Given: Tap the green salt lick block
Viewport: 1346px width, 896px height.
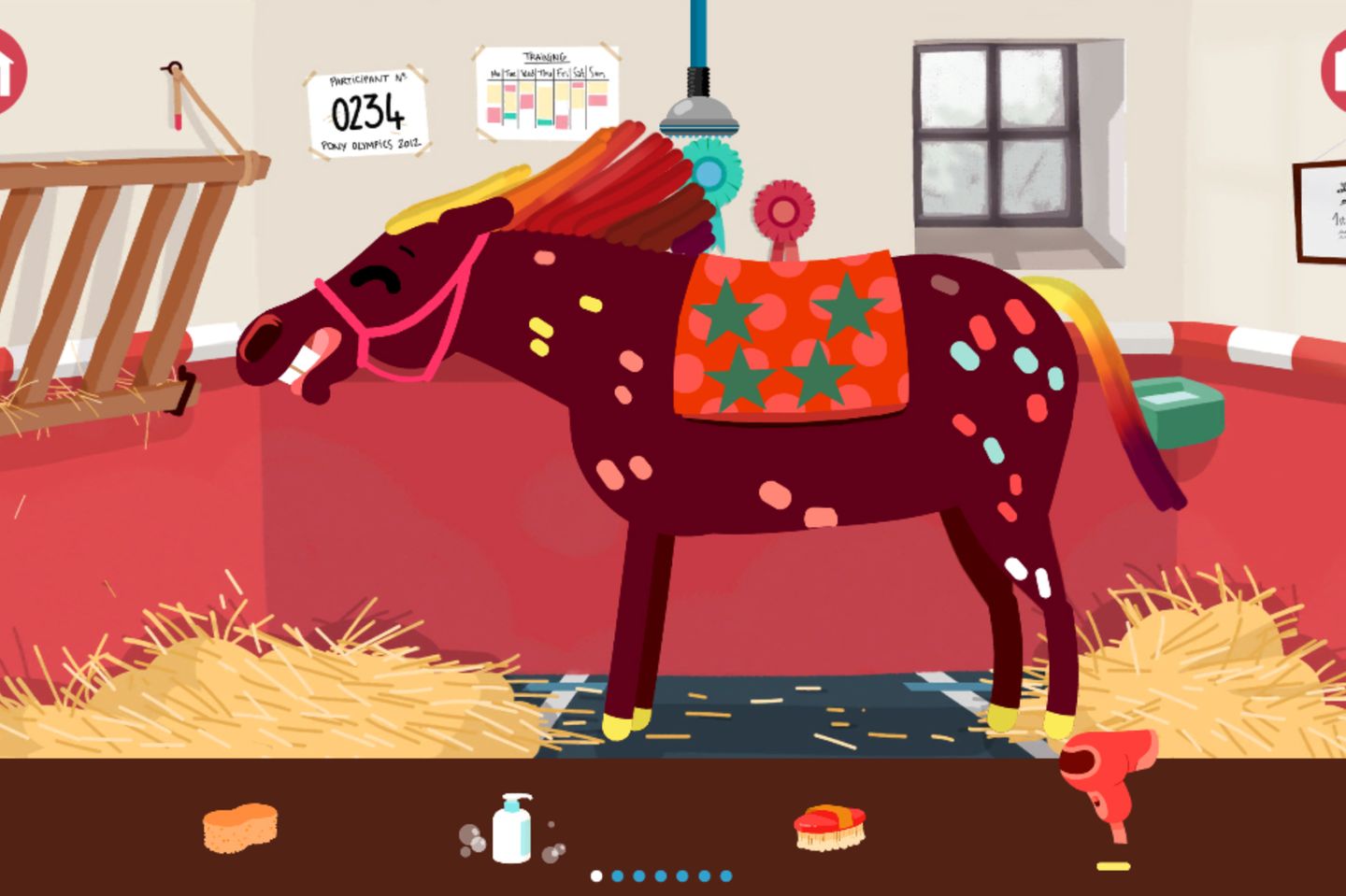Looking at the screenshot, I should tap(1178, 406).
